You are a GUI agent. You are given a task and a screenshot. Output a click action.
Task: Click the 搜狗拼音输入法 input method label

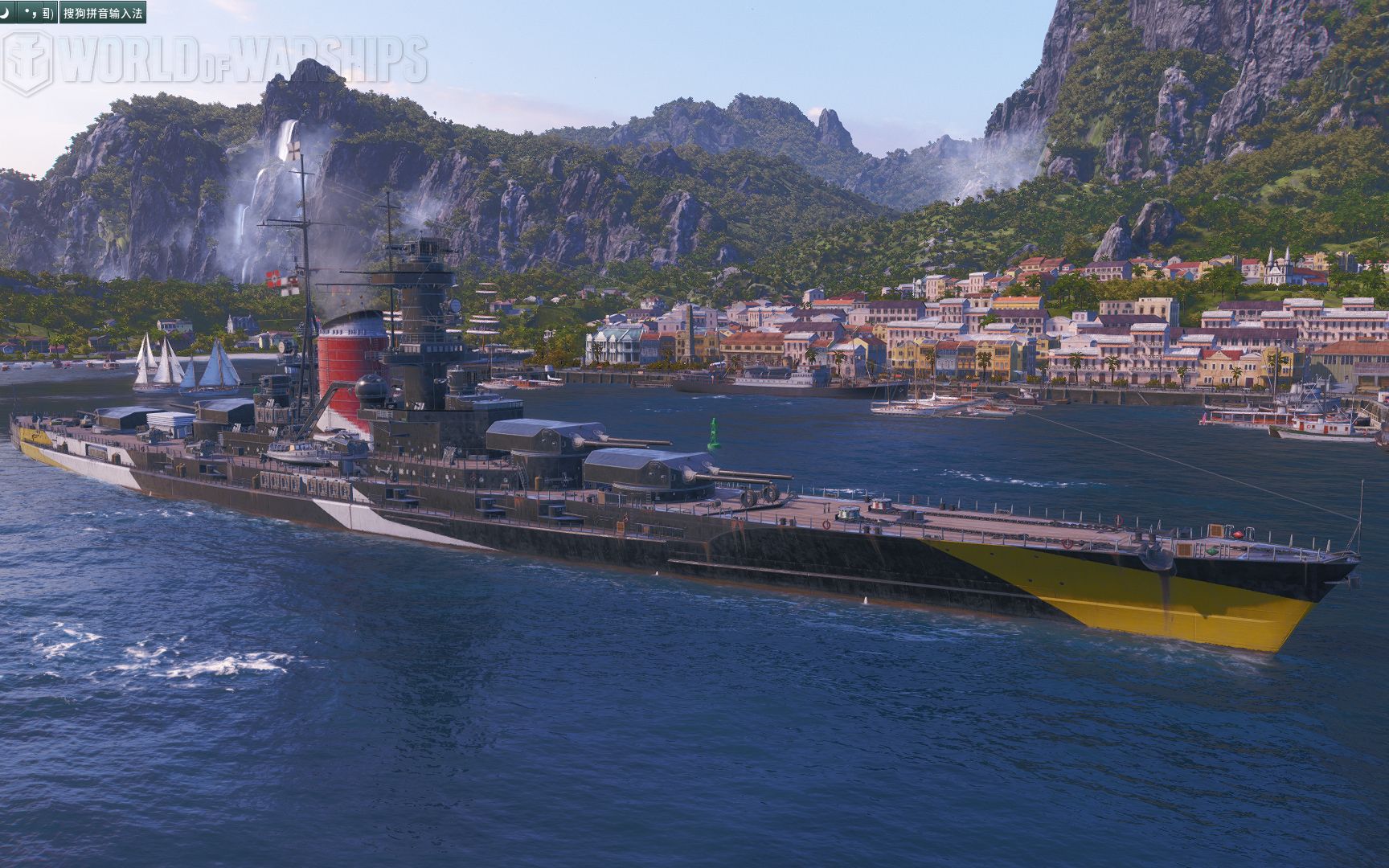104,13
